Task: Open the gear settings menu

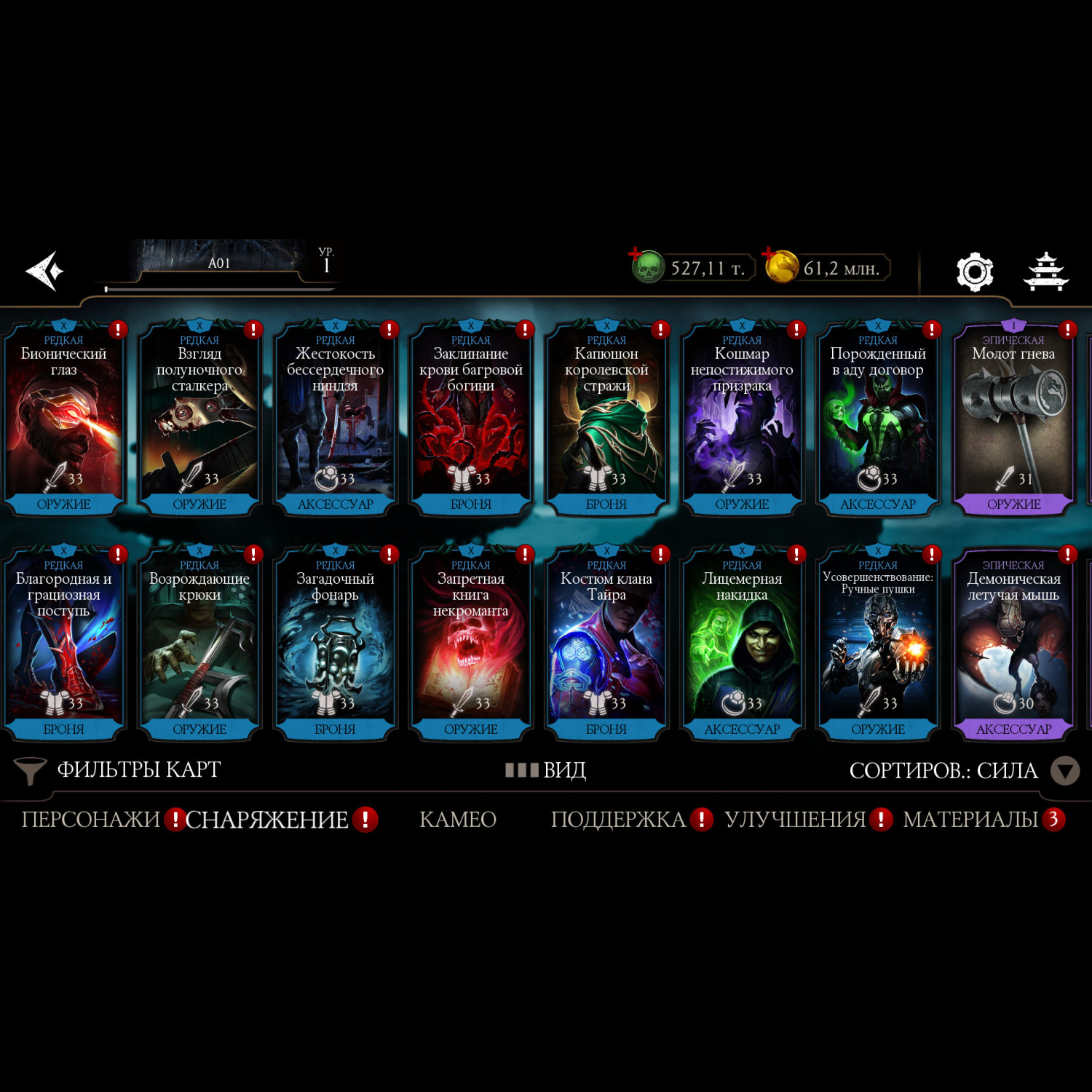Action: point(974,272)
